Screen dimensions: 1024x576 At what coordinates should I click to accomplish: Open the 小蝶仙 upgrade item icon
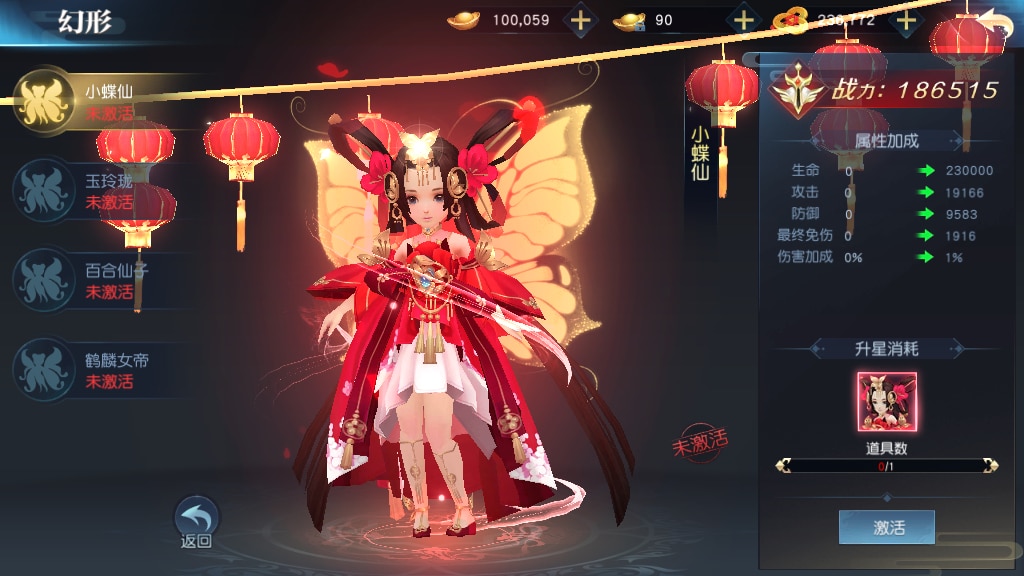(x=887, y=401)
